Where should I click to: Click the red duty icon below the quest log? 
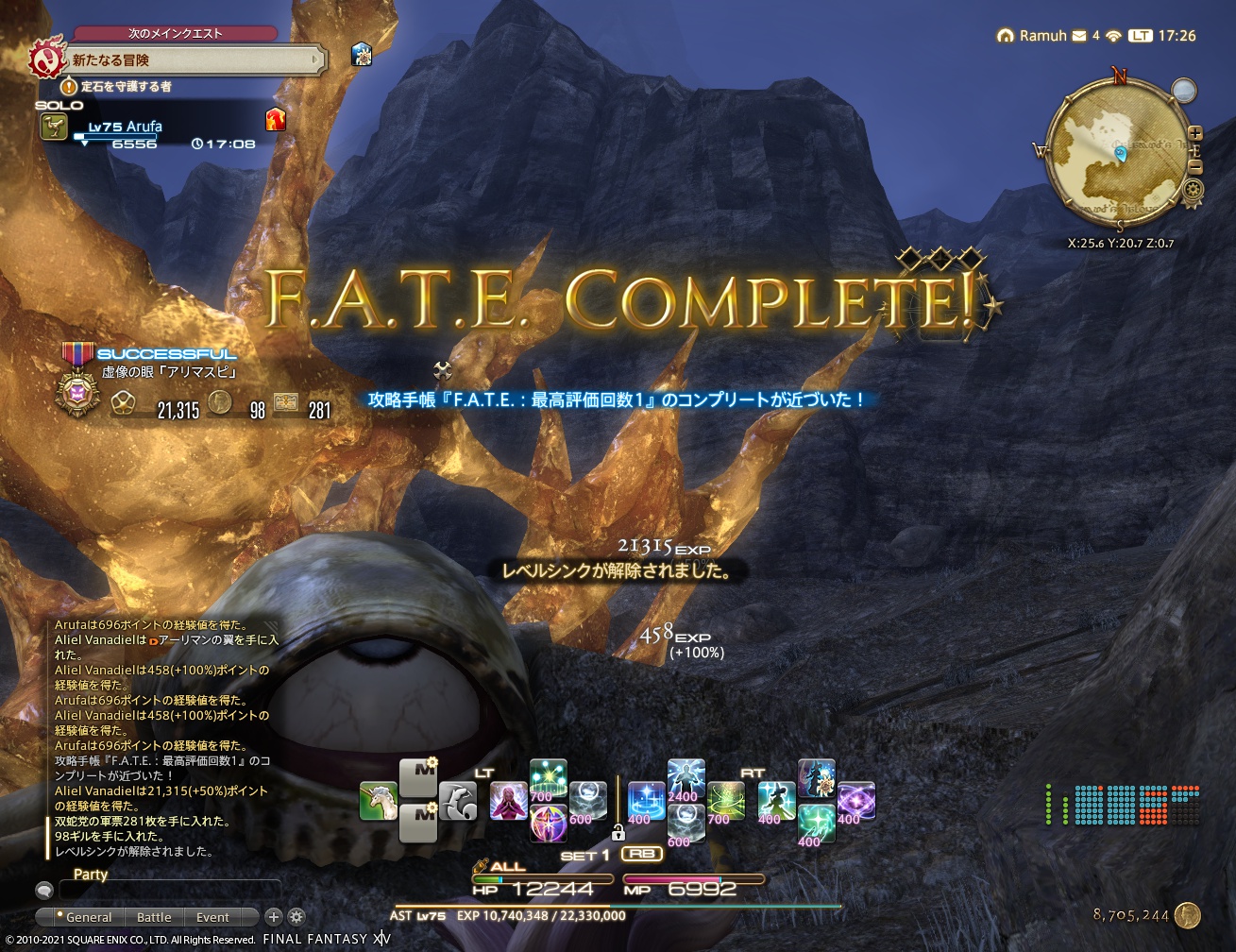(x=274, y=121)
